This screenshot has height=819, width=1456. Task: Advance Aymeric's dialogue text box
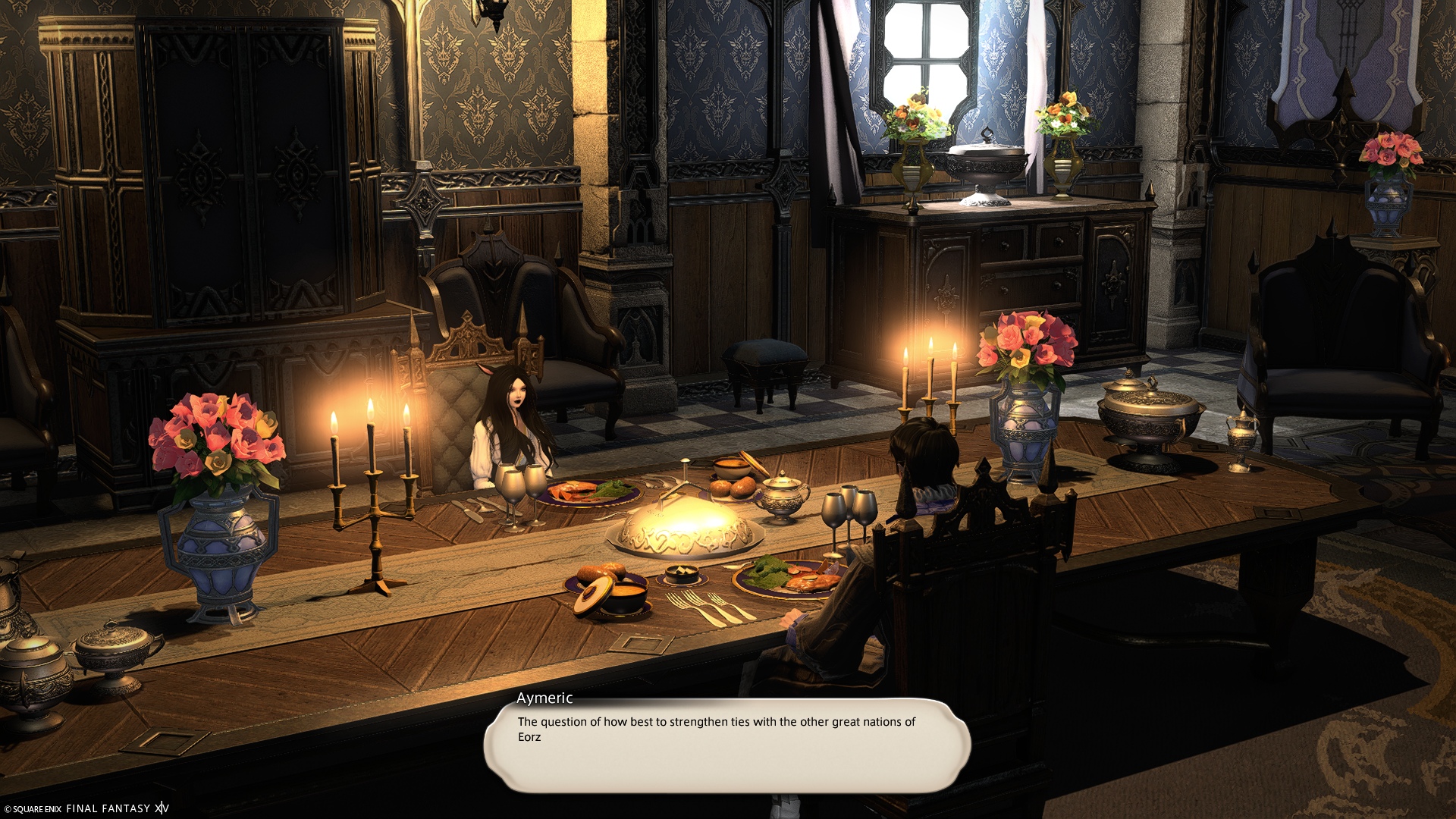[x=726, y=745]
